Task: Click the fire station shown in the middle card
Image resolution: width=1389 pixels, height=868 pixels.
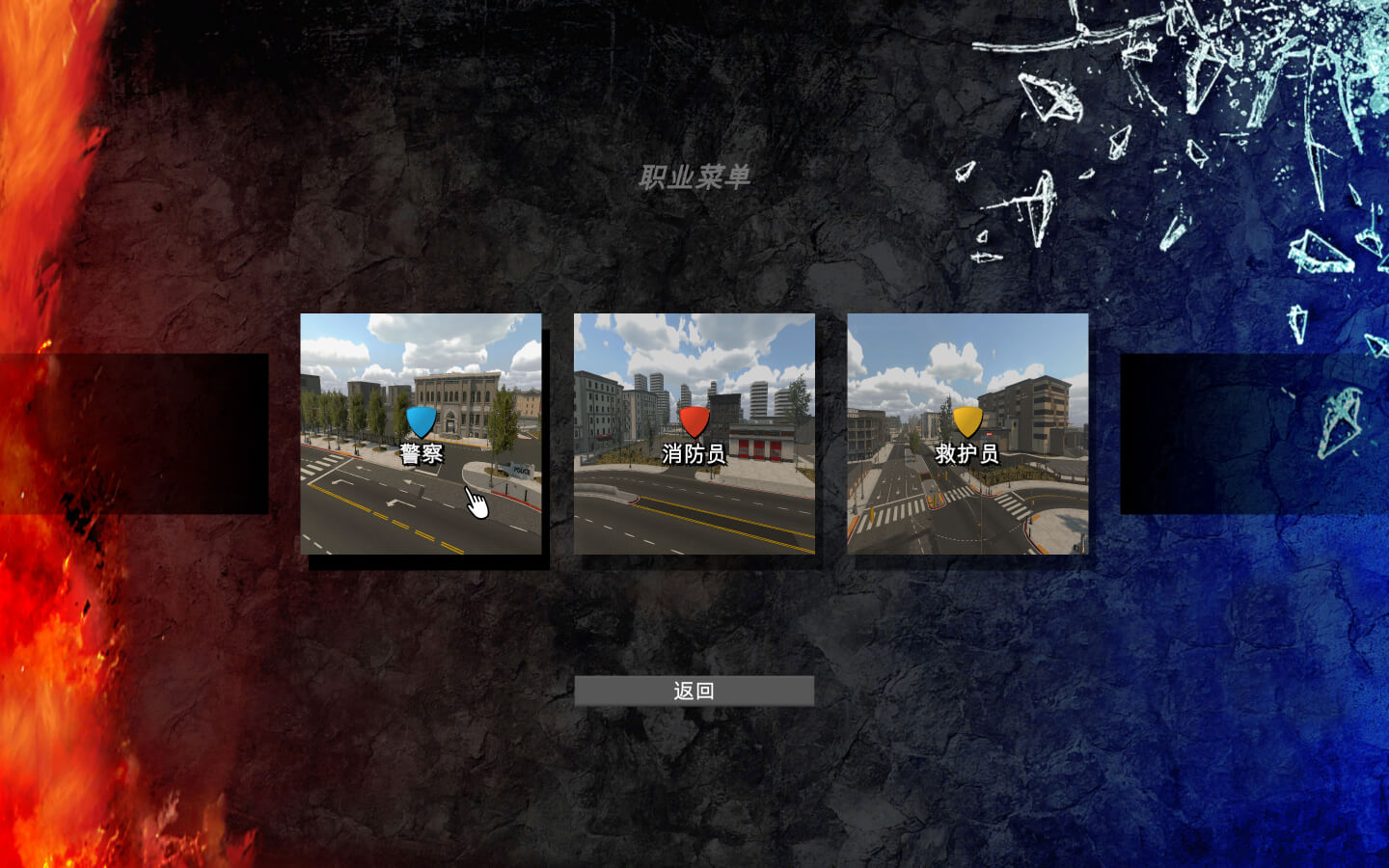Action: point(762,439)
